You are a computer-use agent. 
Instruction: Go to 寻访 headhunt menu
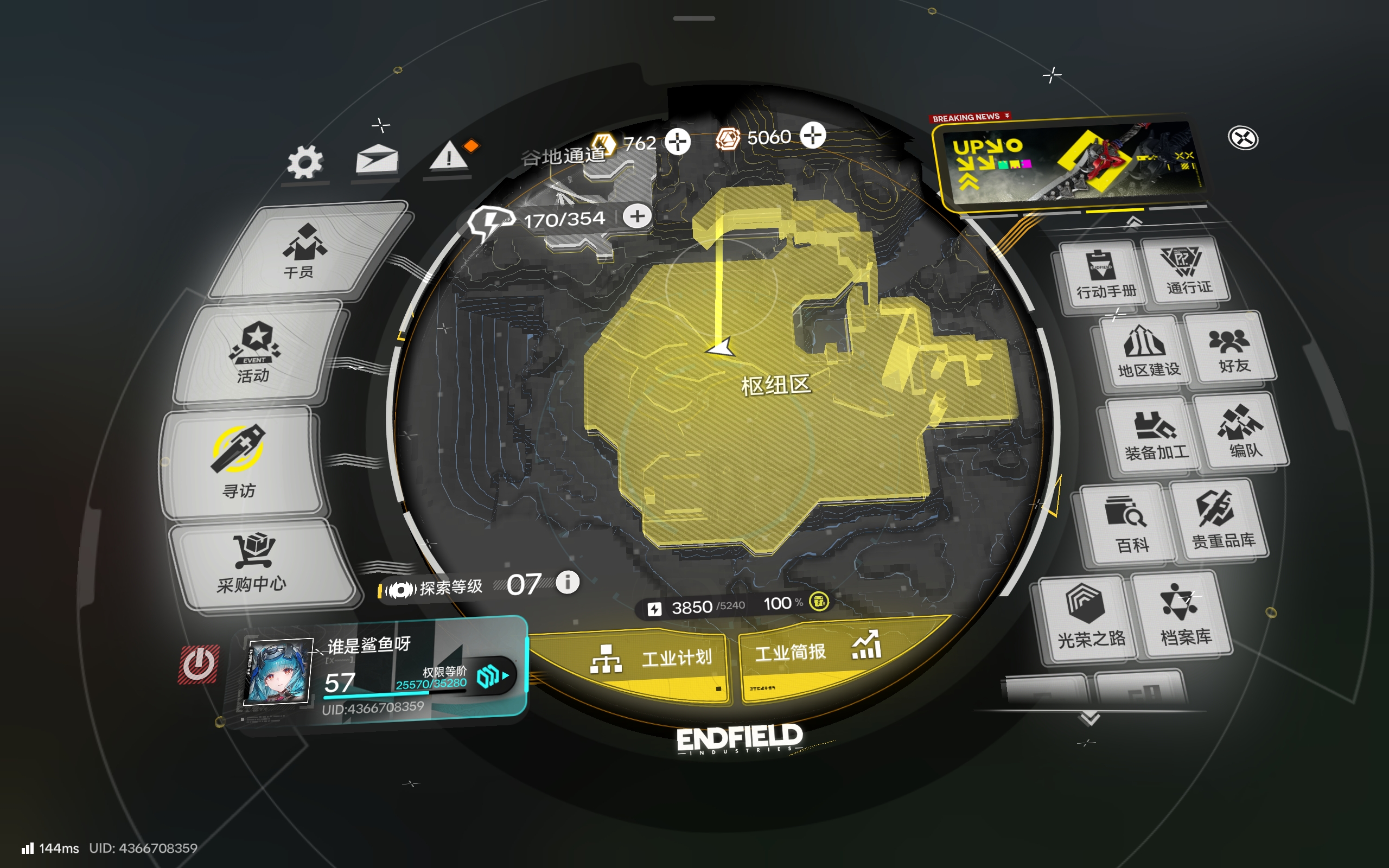tap(239, 462)
